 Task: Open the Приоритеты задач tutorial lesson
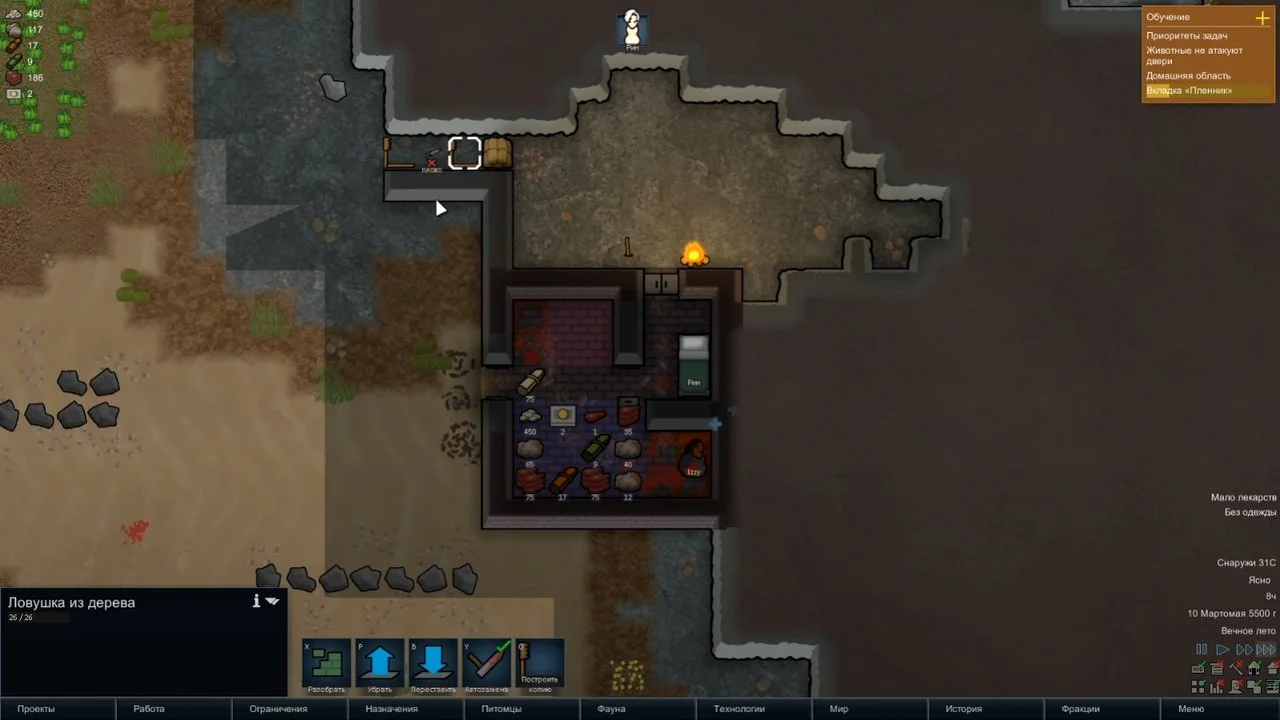tap(1187, 36)
